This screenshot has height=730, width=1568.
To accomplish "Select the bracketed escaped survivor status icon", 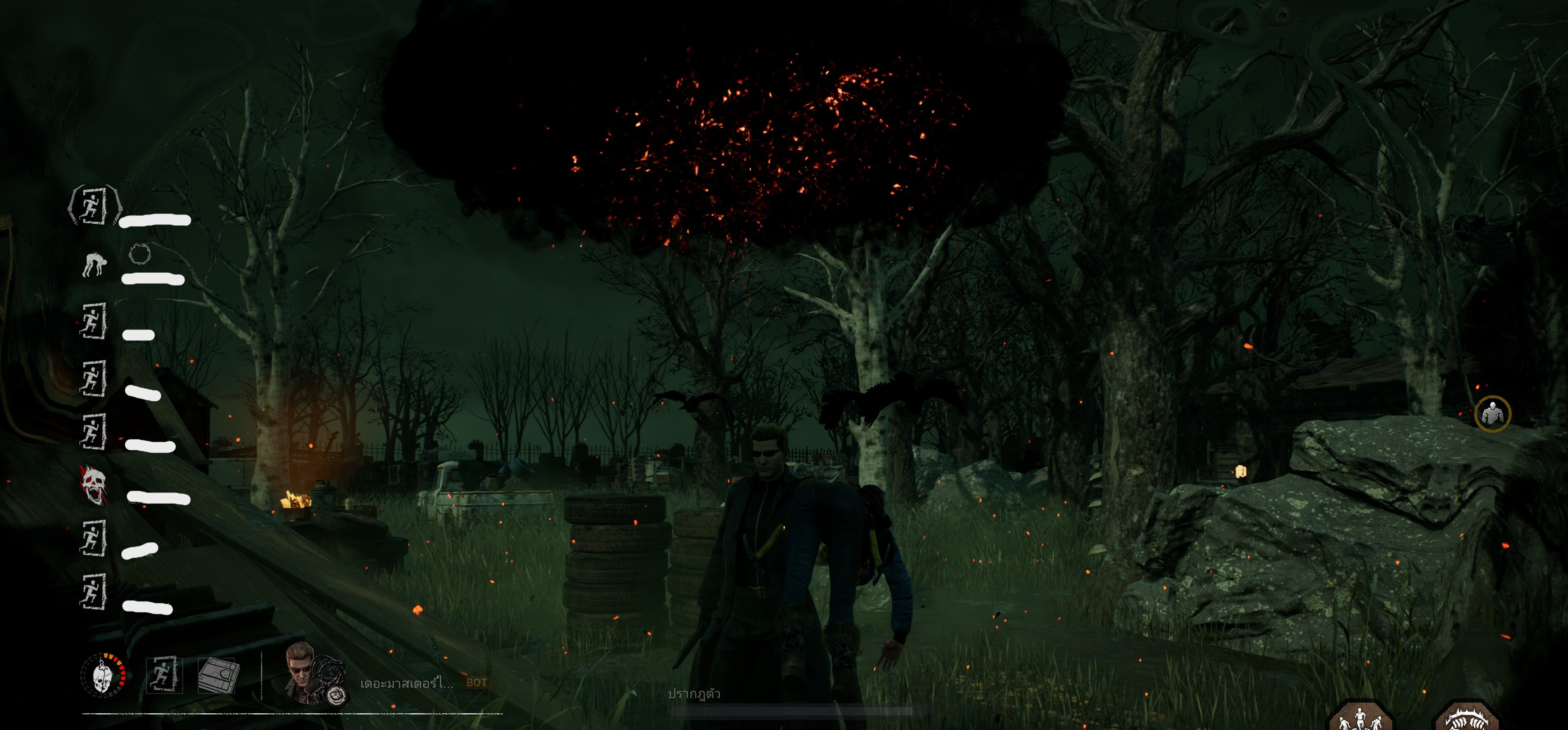I will coord(94,206).
